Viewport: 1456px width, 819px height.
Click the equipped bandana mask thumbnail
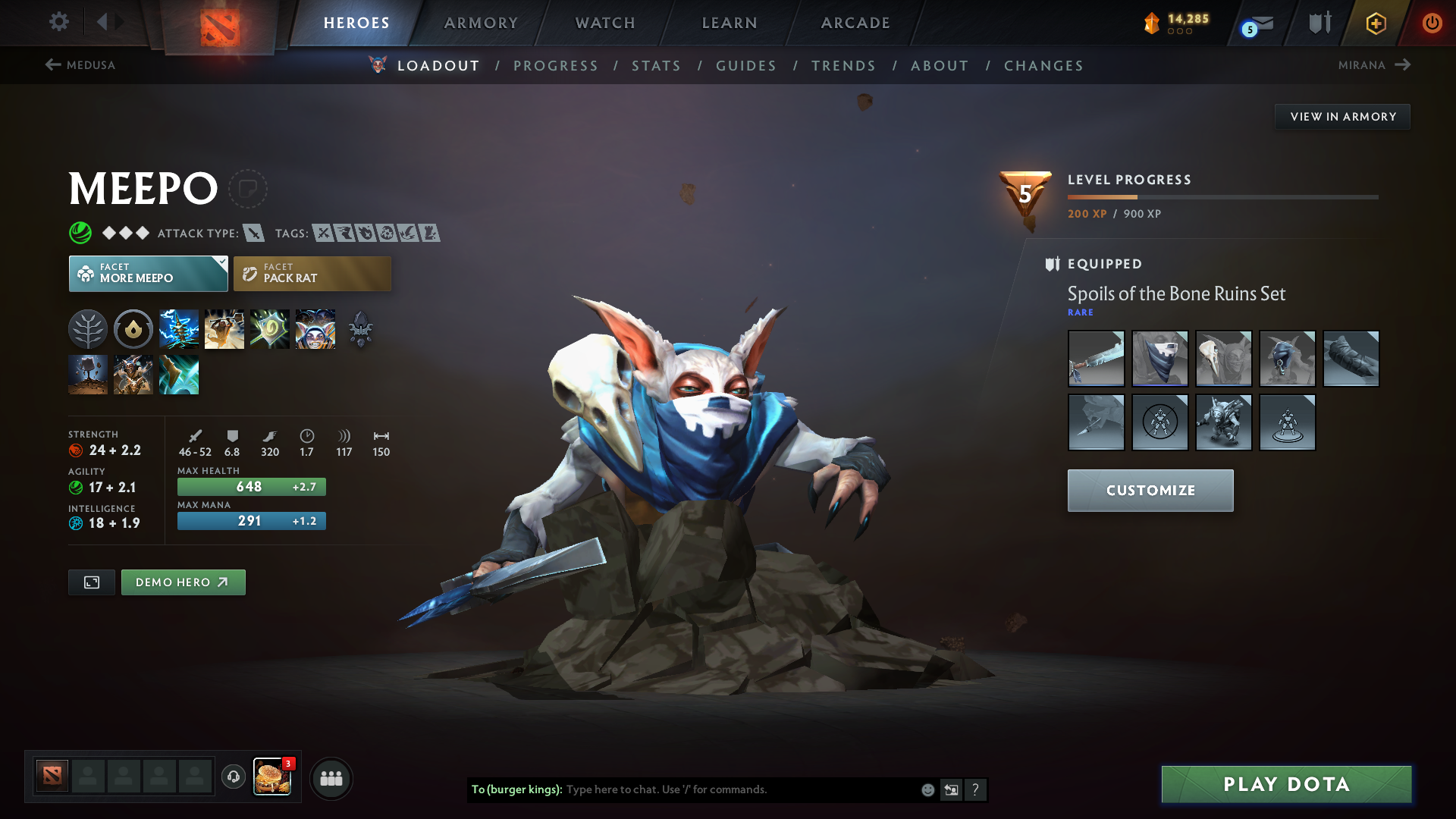1159,359
